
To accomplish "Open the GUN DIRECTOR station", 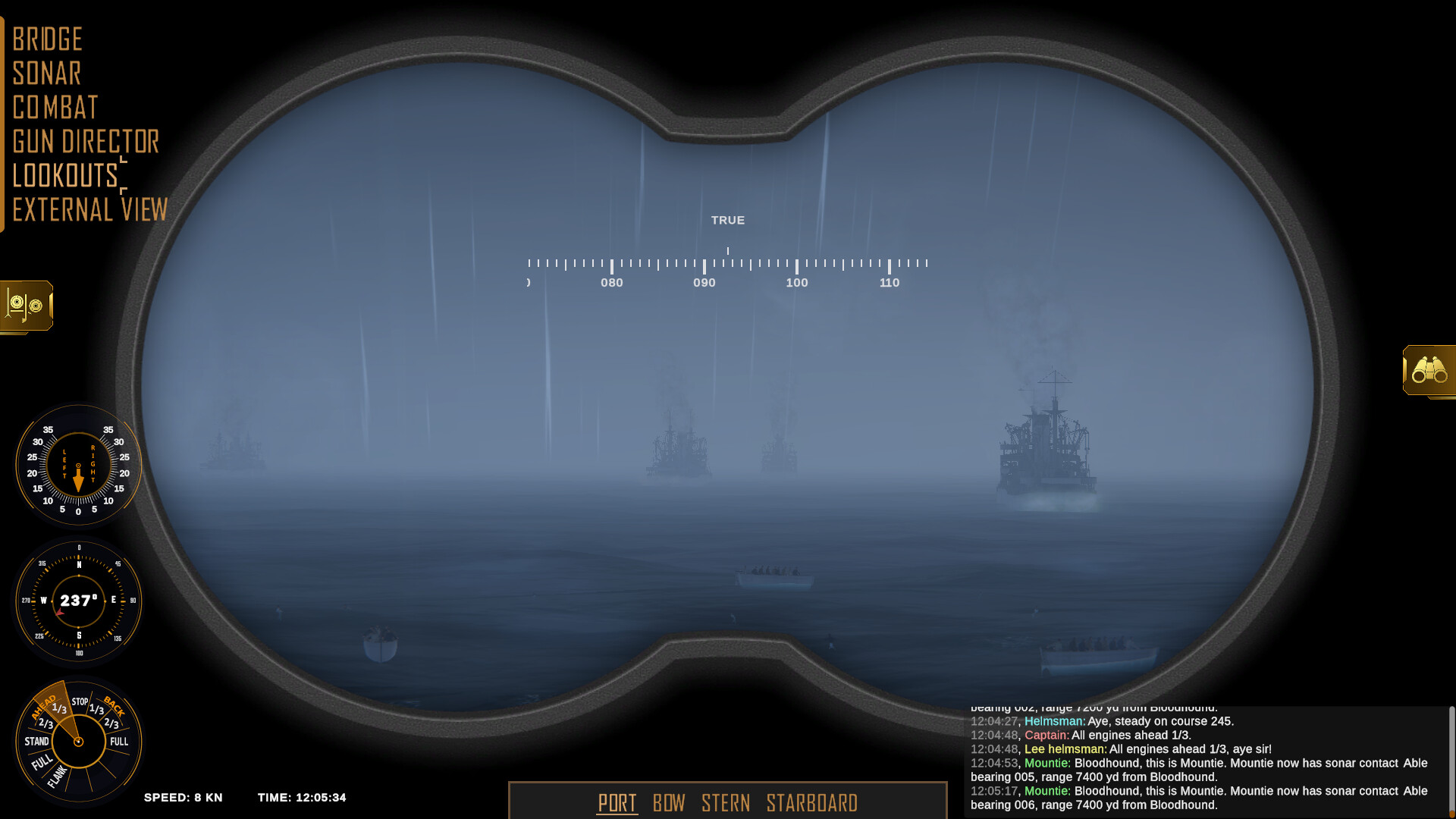I will click(x=86, y=141).
